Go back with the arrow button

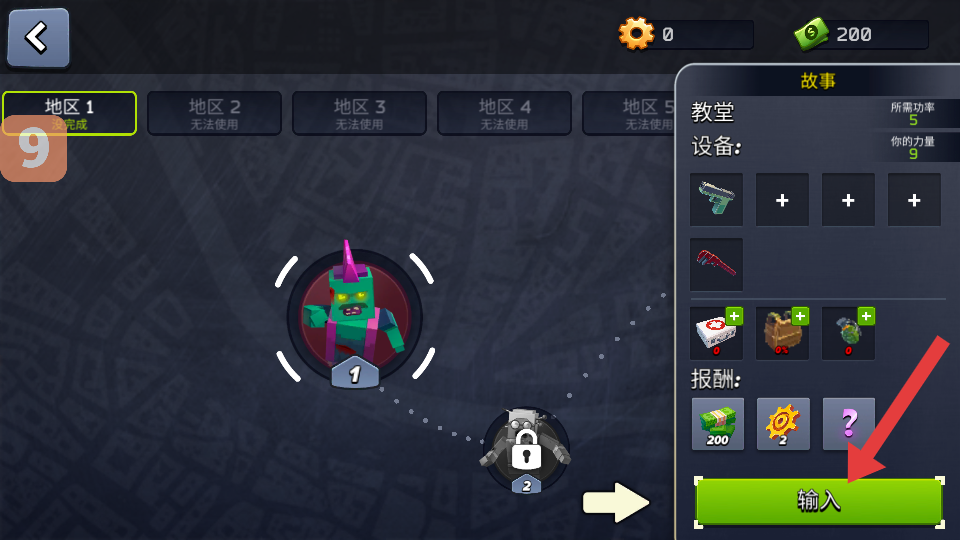point(38,37)
